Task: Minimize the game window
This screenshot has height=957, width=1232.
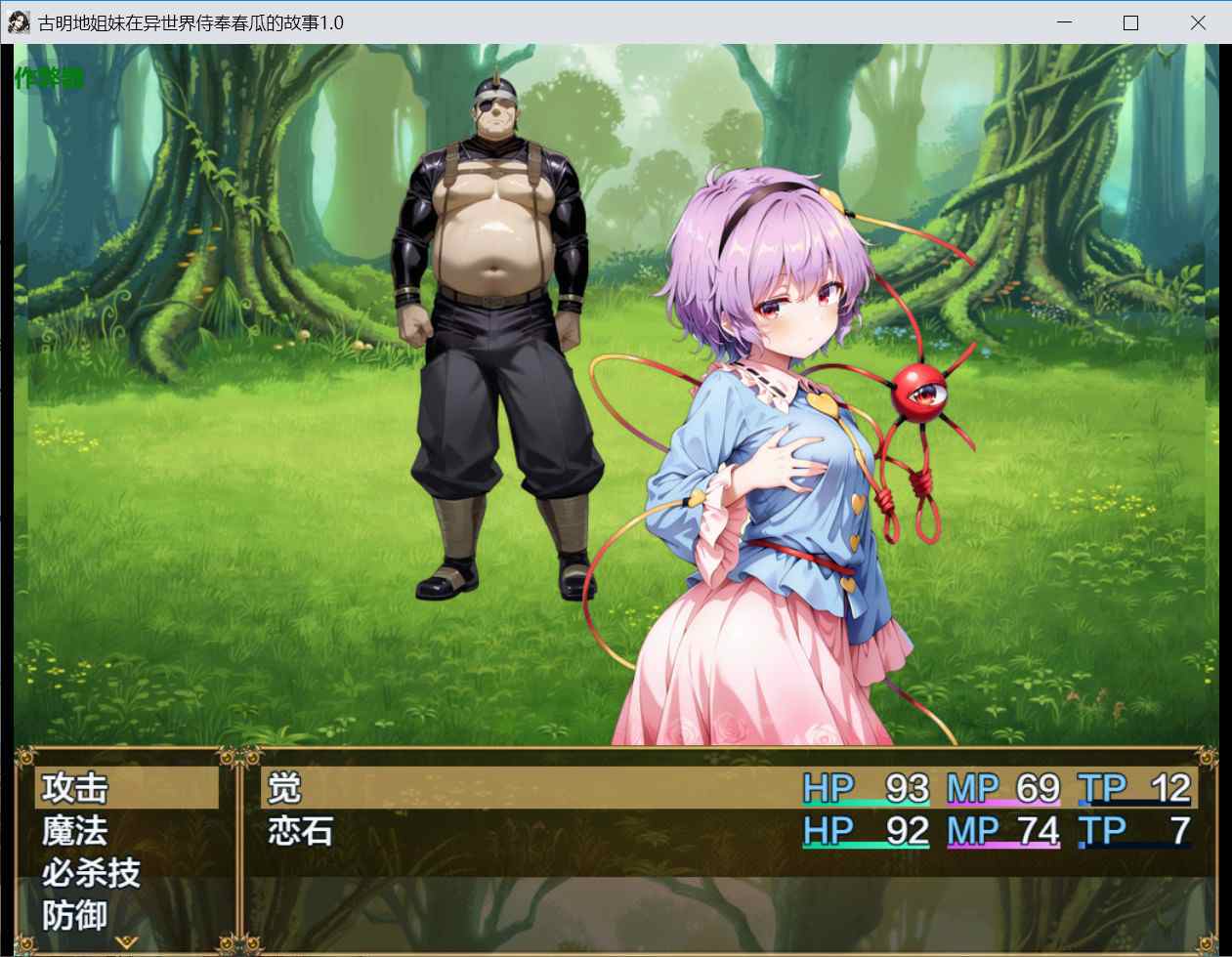Action: click(x=1064, y=22)
